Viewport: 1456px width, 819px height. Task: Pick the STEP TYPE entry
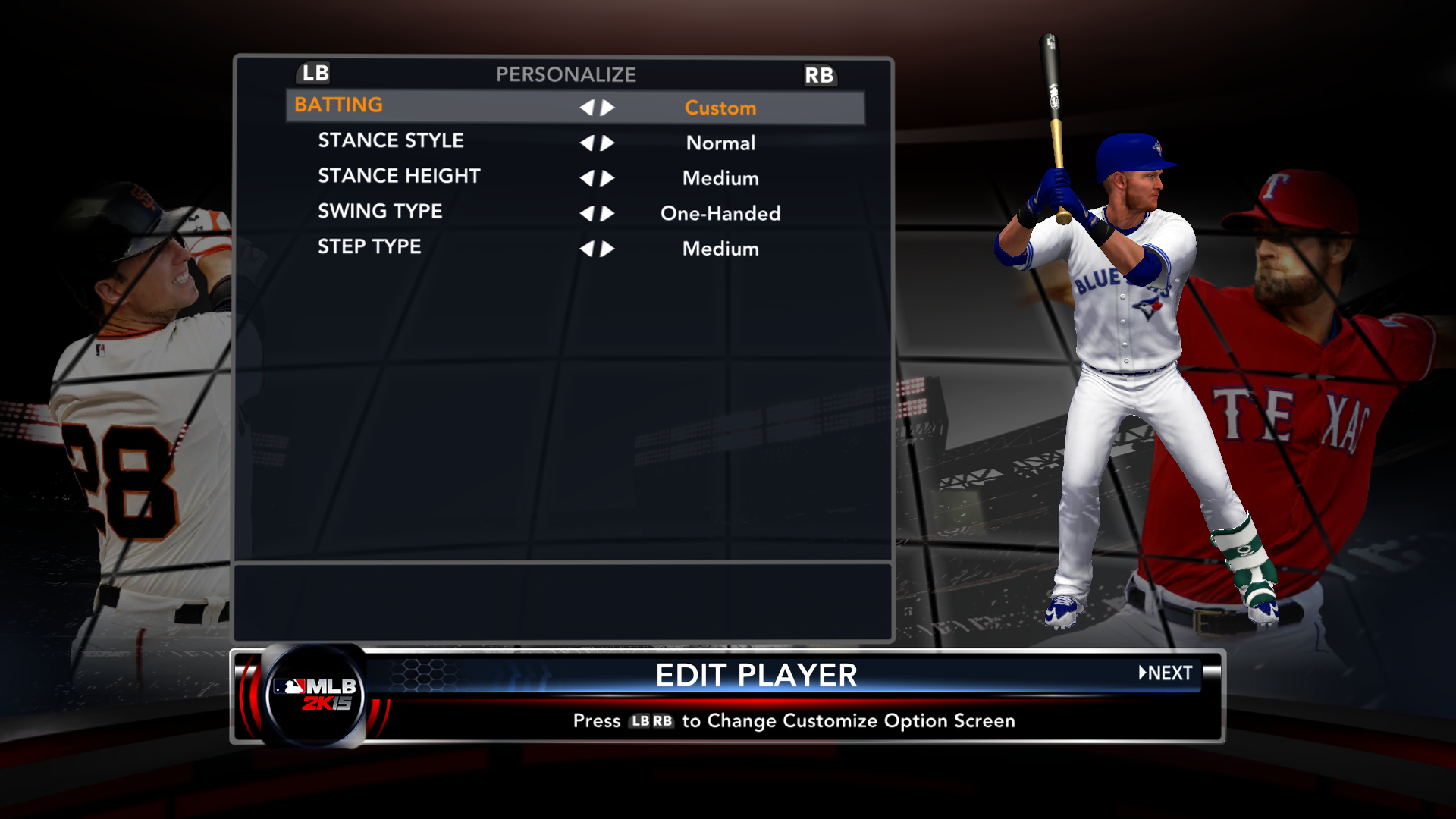(x=369, y=247)
